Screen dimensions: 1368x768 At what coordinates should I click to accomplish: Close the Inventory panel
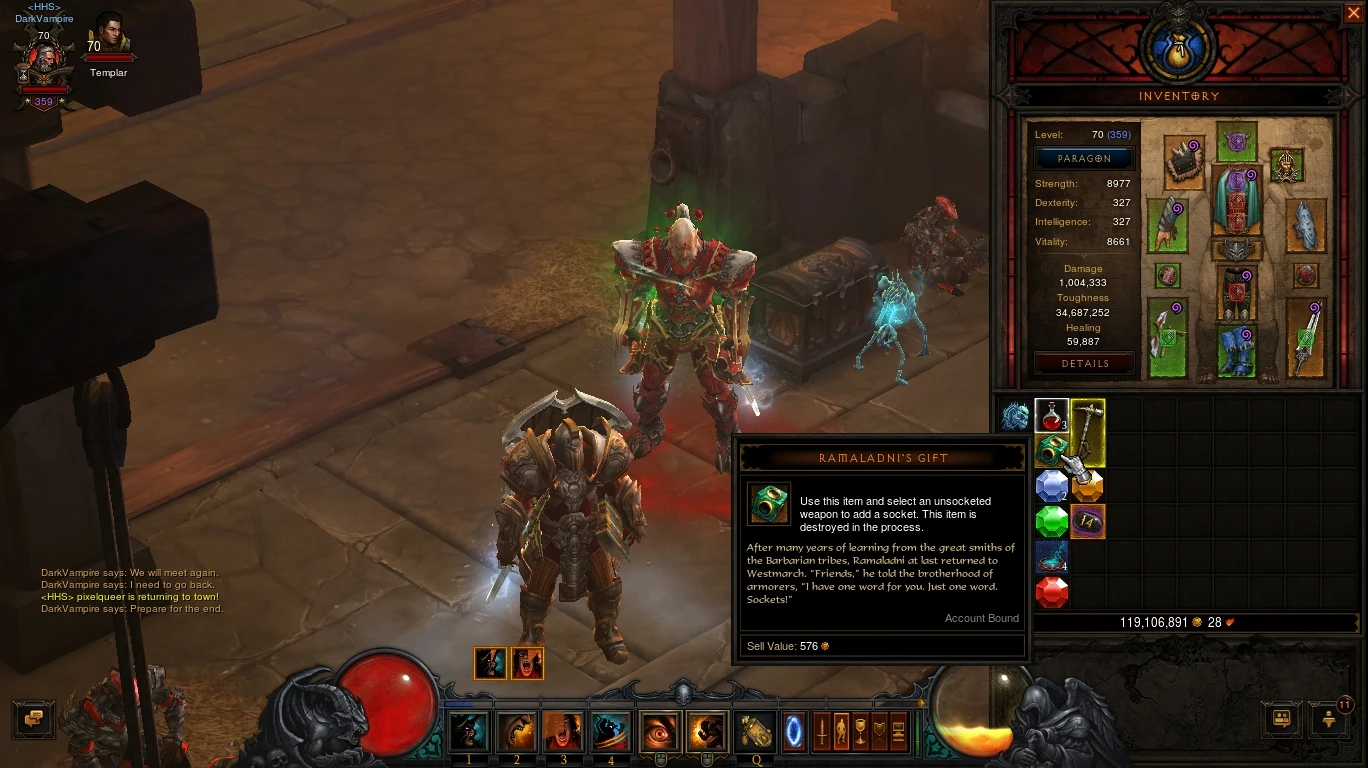tap(1353, 13)
